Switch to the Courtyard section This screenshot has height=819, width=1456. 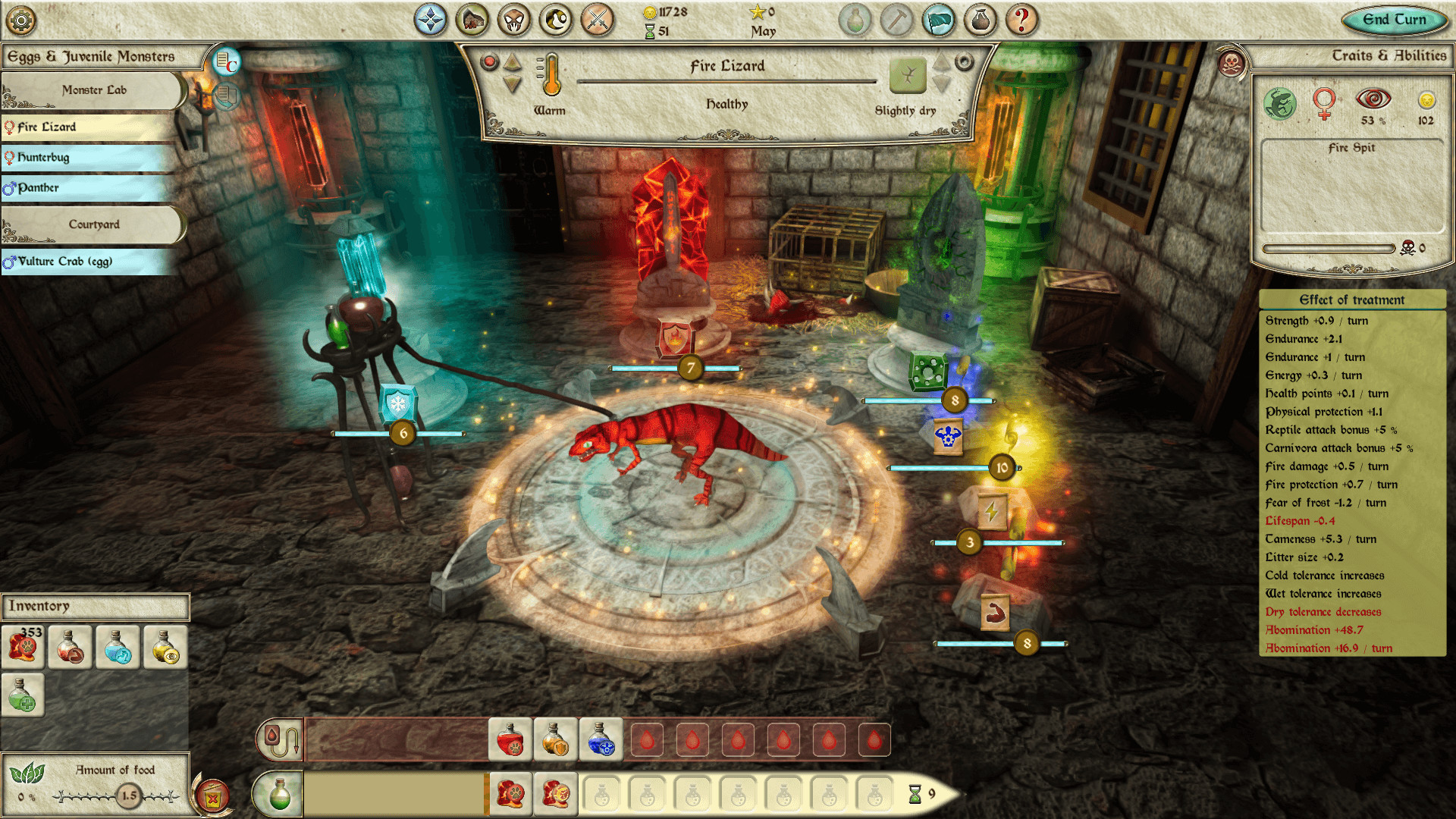93,225
